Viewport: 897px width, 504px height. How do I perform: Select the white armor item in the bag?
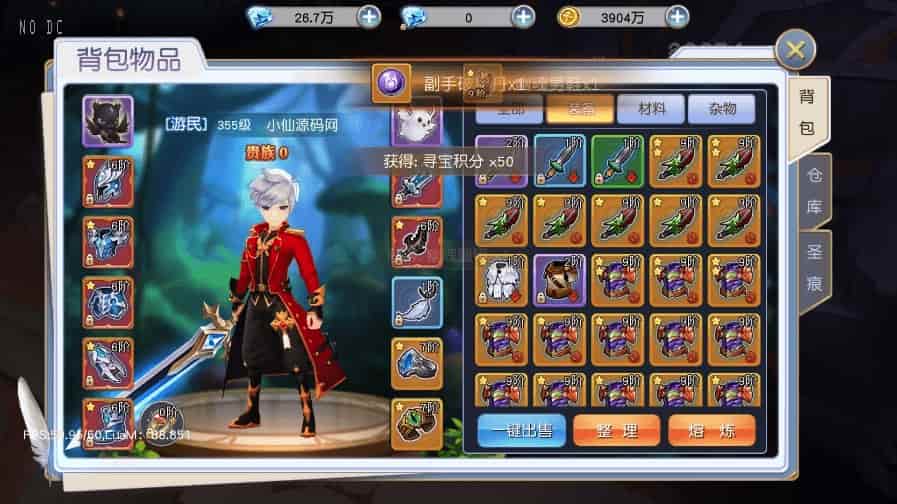coord(500,279)
